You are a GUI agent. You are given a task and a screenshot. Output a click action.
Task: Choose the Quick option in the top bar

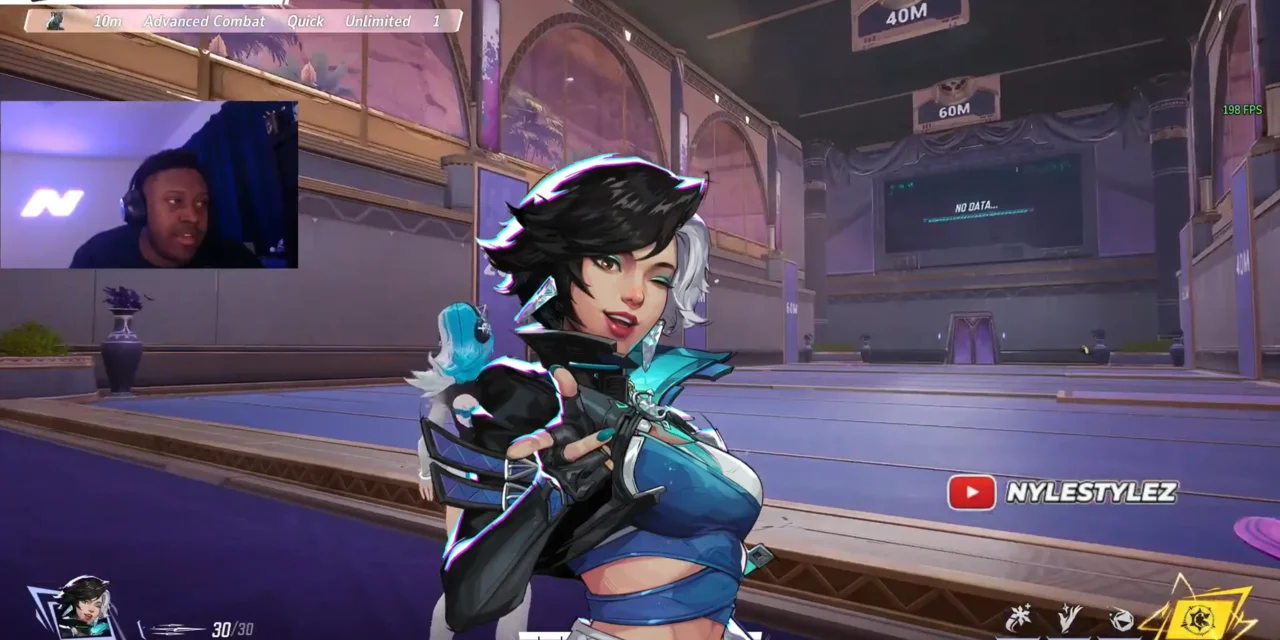point(305,21)
